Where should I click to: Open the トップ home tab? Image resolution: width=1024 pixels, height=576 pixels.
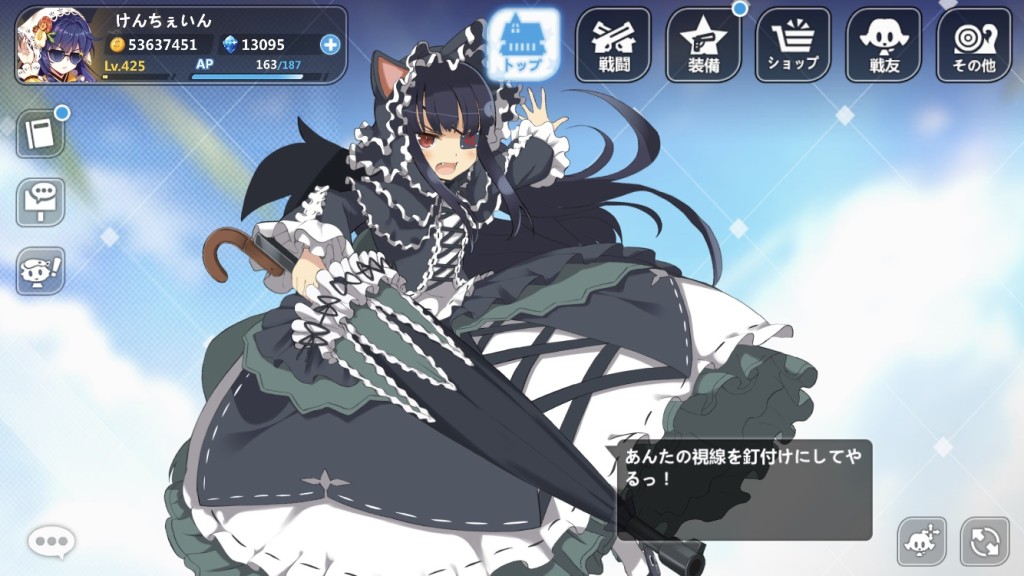tap(523, 44)
